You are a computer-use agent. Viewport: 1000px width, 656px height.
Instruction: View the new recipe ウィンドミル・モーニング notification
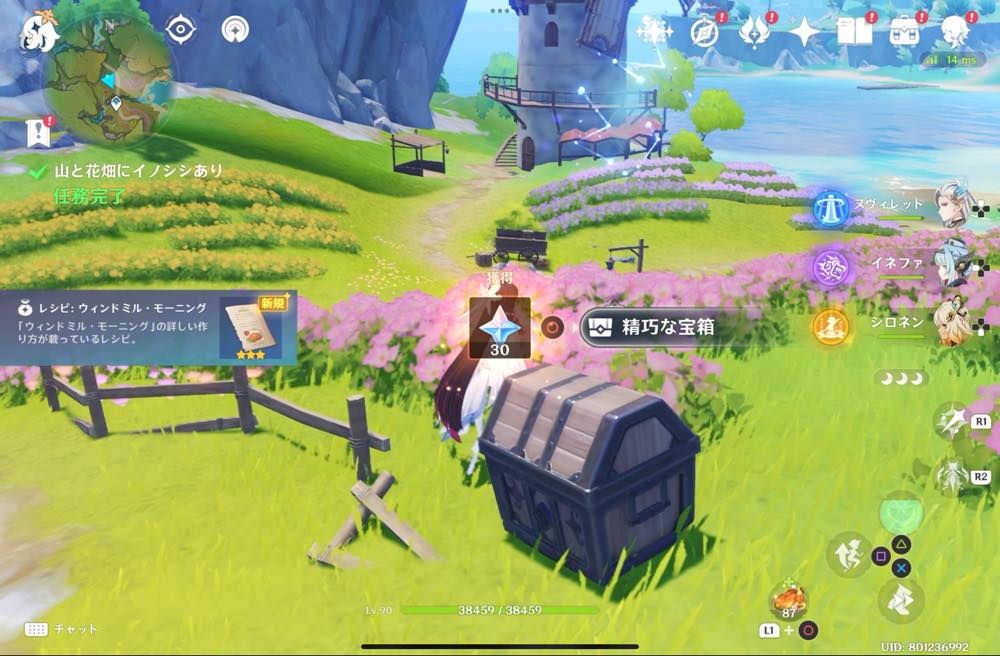(148, 327)
